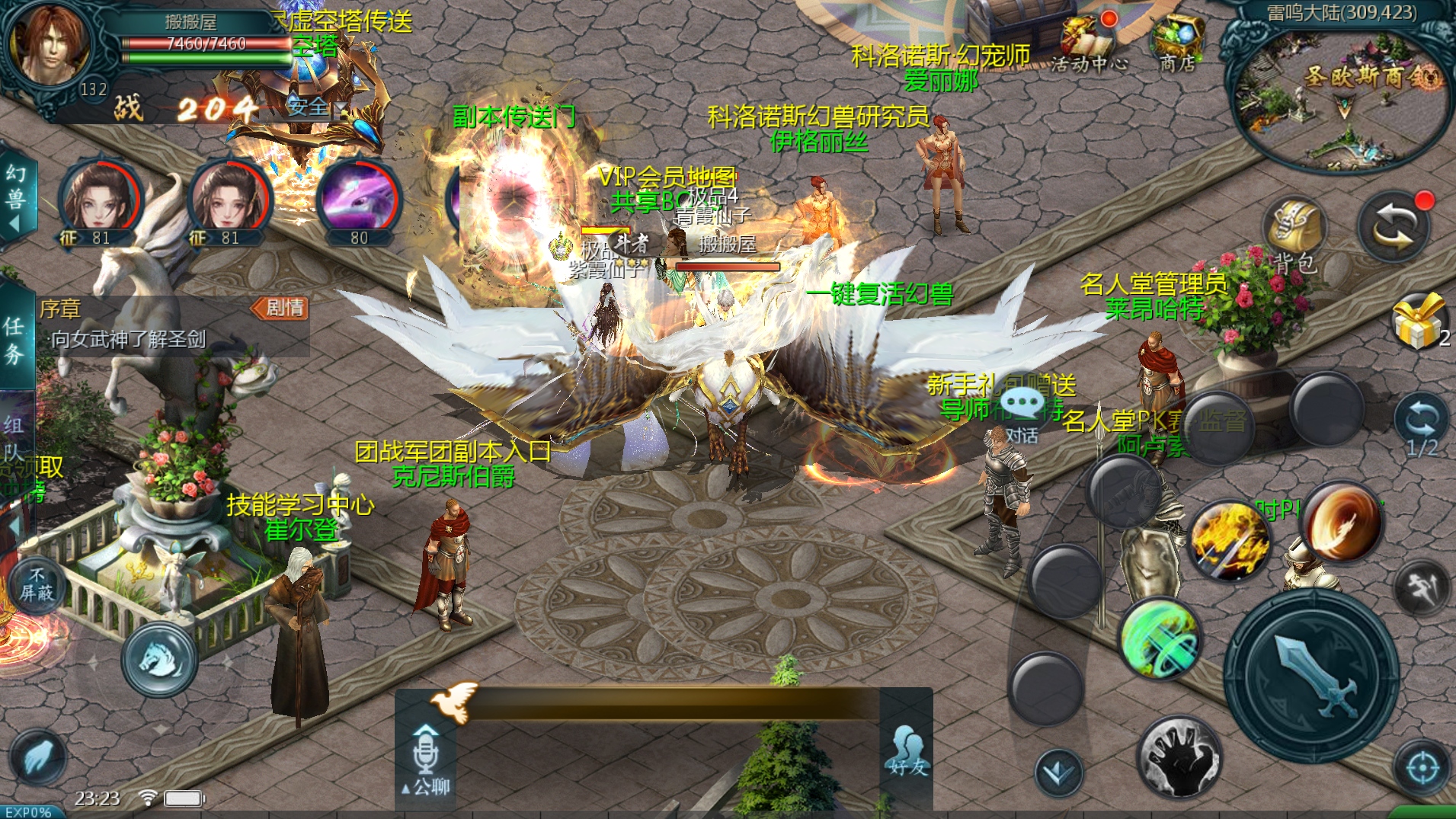Toggle the 不屏蔽 display filter
This screenshot has width=1456, height=819.
coord(36,584)
